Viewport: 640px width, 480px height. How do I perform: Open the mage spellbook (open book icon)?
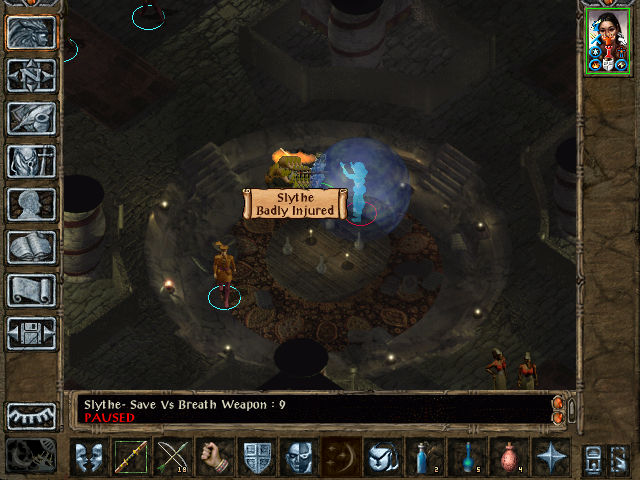[x=31, y=246]
